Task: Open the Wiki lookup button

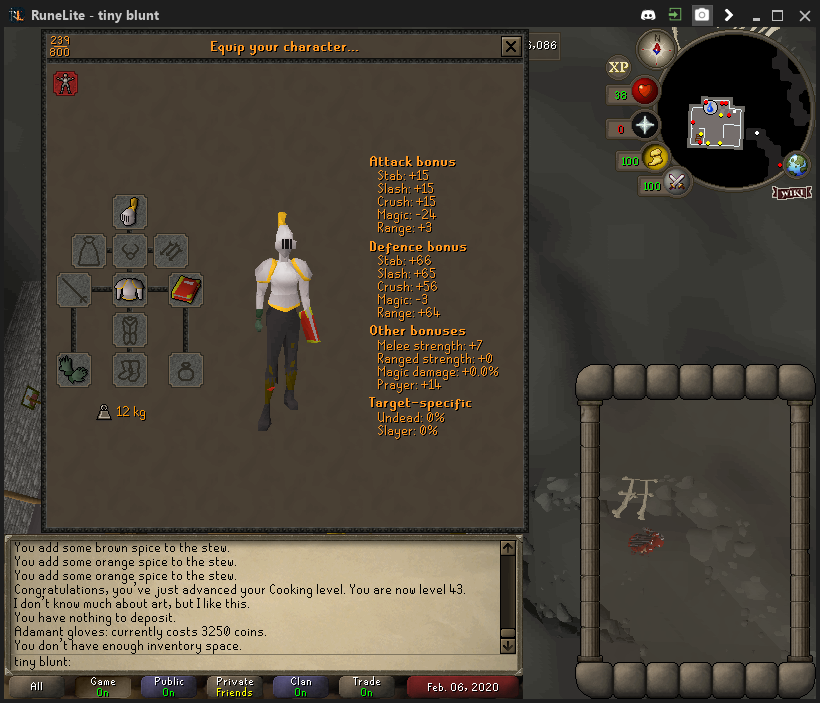Action: coord(790,192)
